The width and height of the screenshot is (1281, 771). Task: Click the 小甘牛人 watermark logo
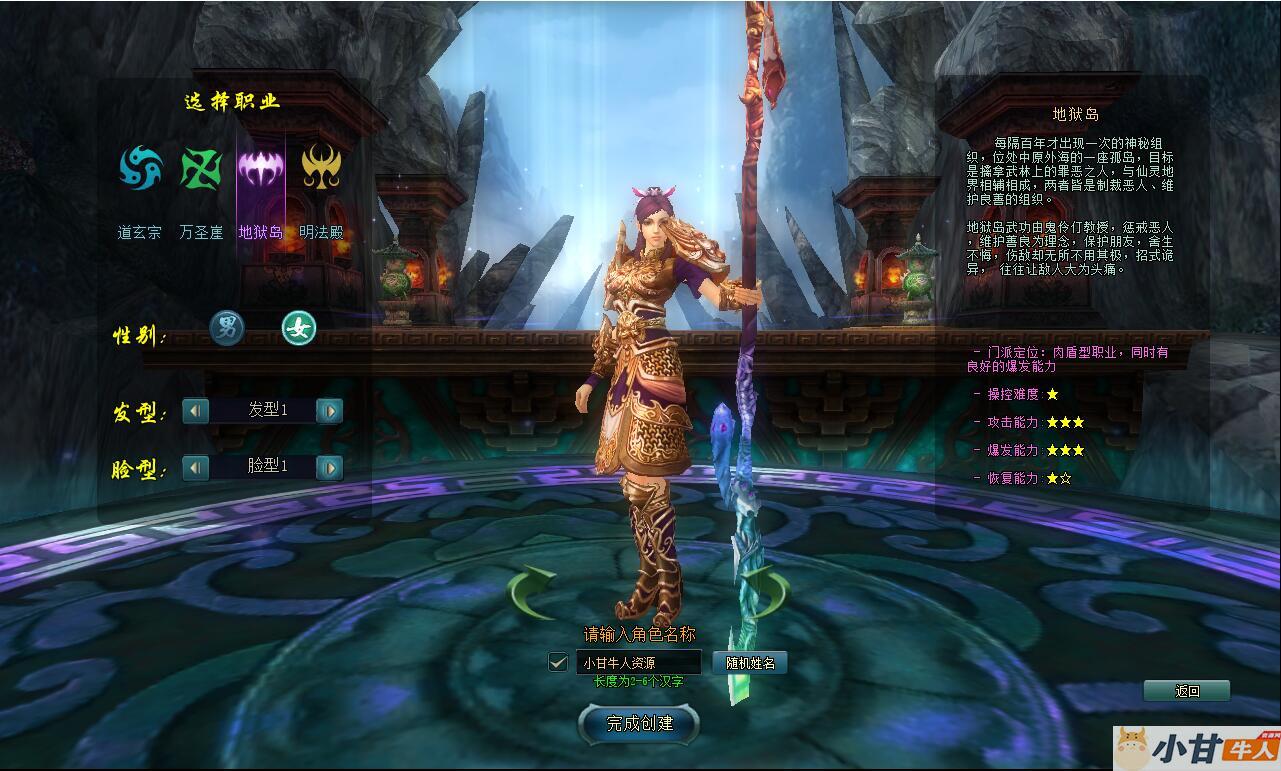pyautogui.click(x=1197, y=748)
